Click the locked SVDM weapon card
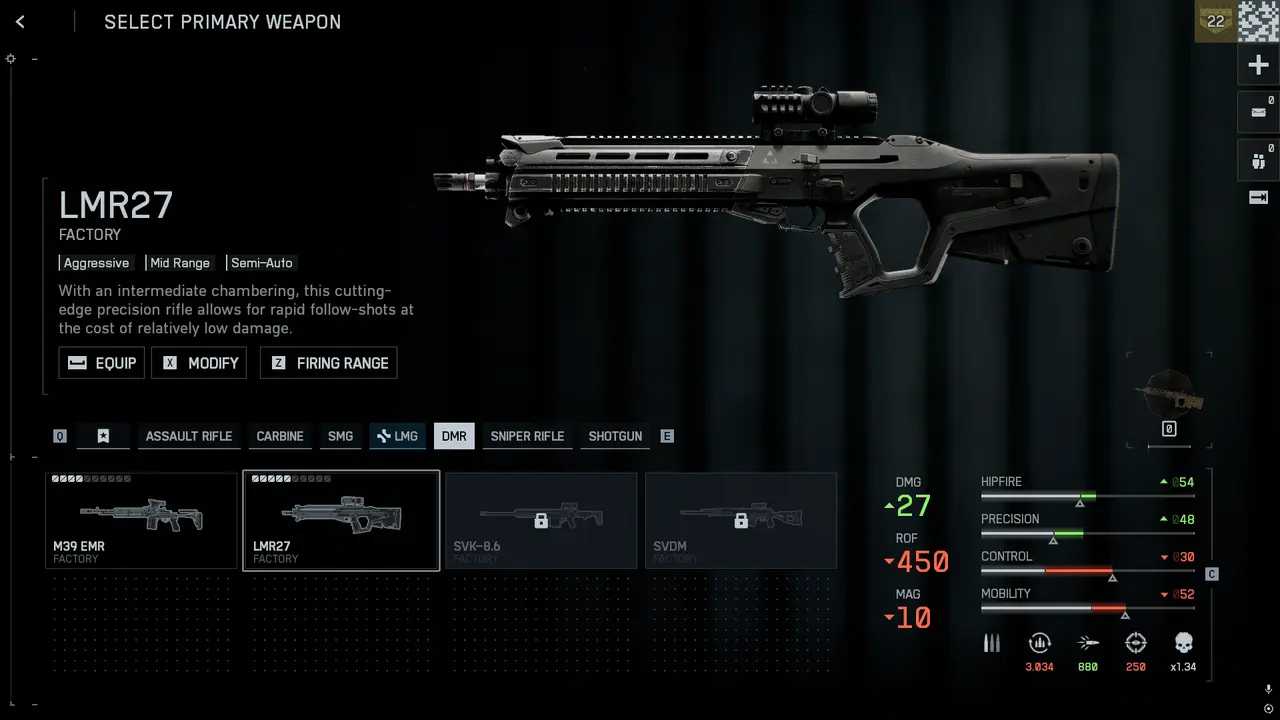Image resolution: width=1280 pixels, height=720 pixels. [741, 520]
